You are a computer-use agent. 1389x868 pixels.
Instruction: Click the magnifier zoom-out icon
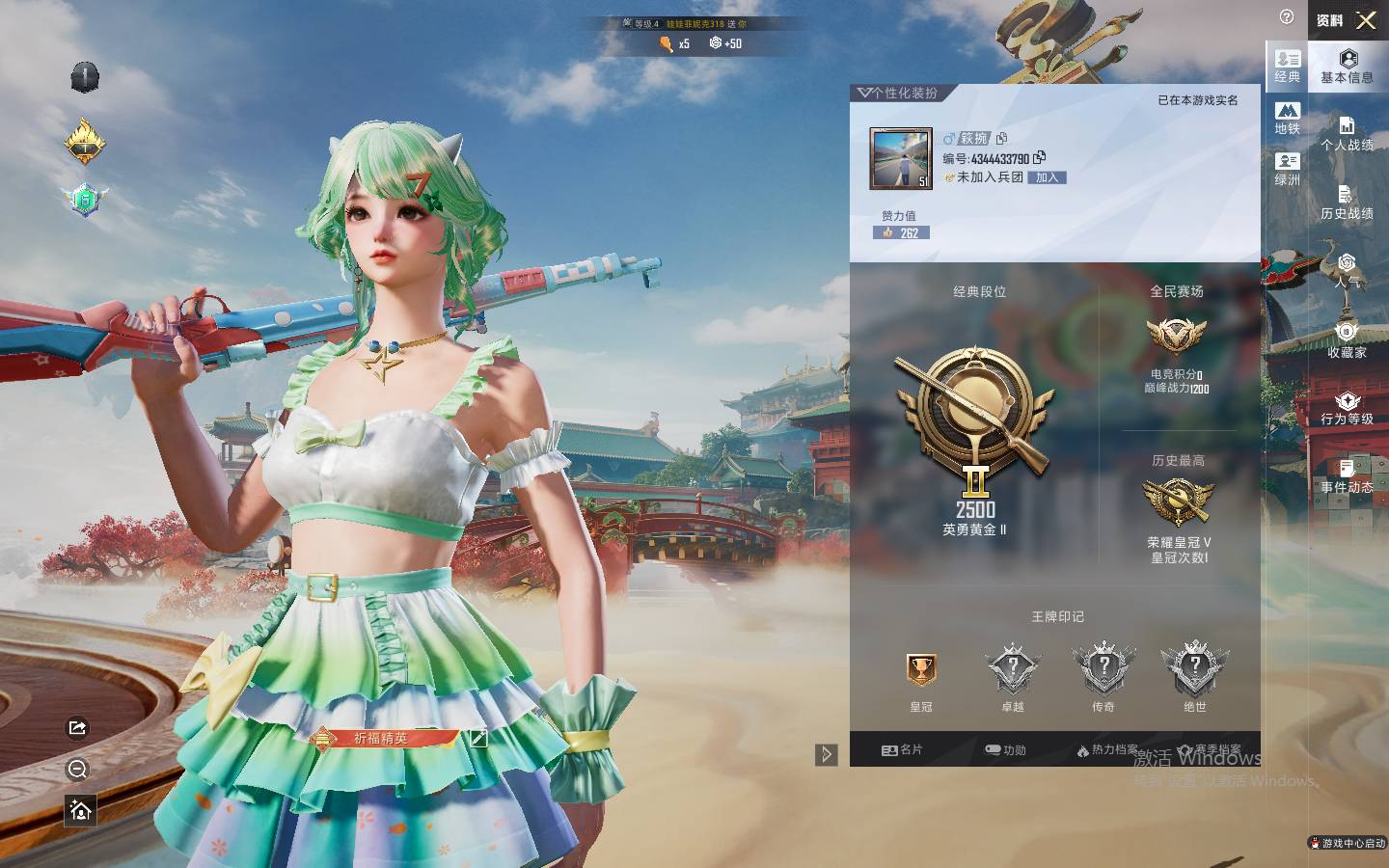coord(78,769)
